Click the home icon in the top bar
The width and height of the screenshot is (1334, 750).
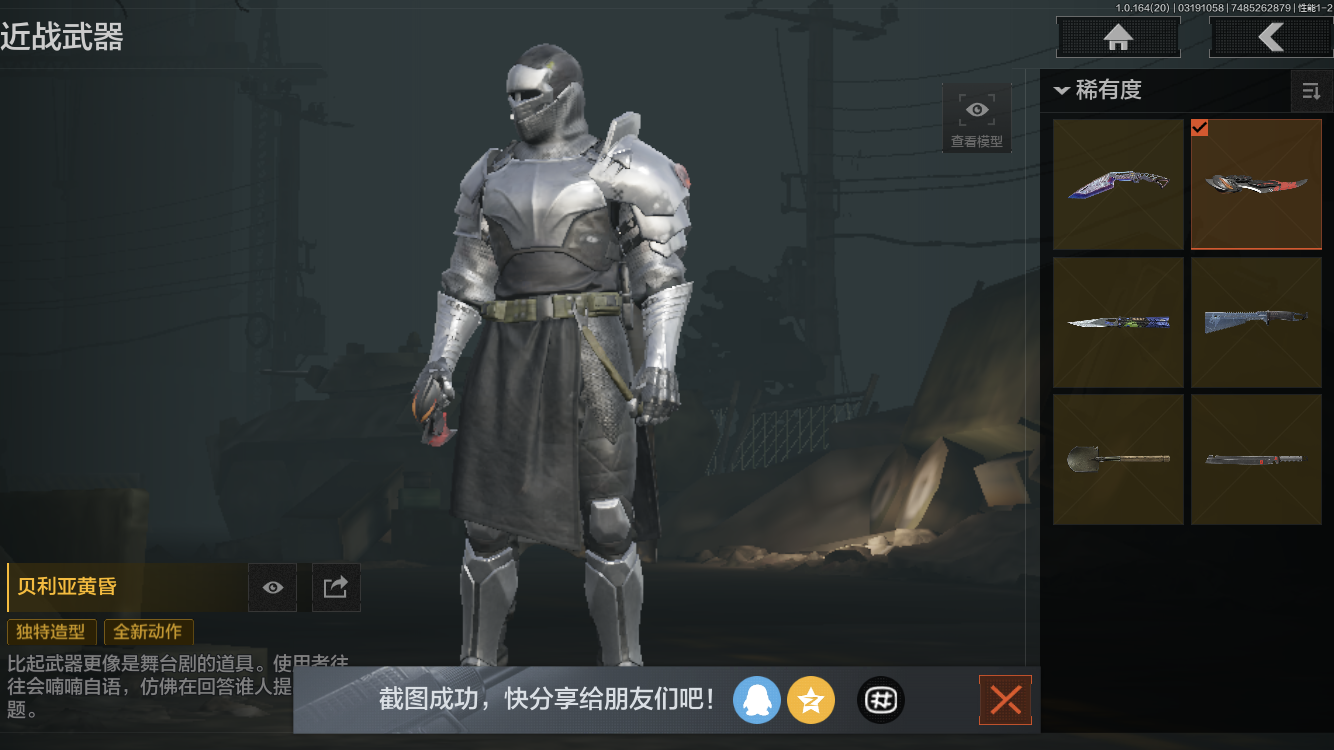tap(1117, 37)
